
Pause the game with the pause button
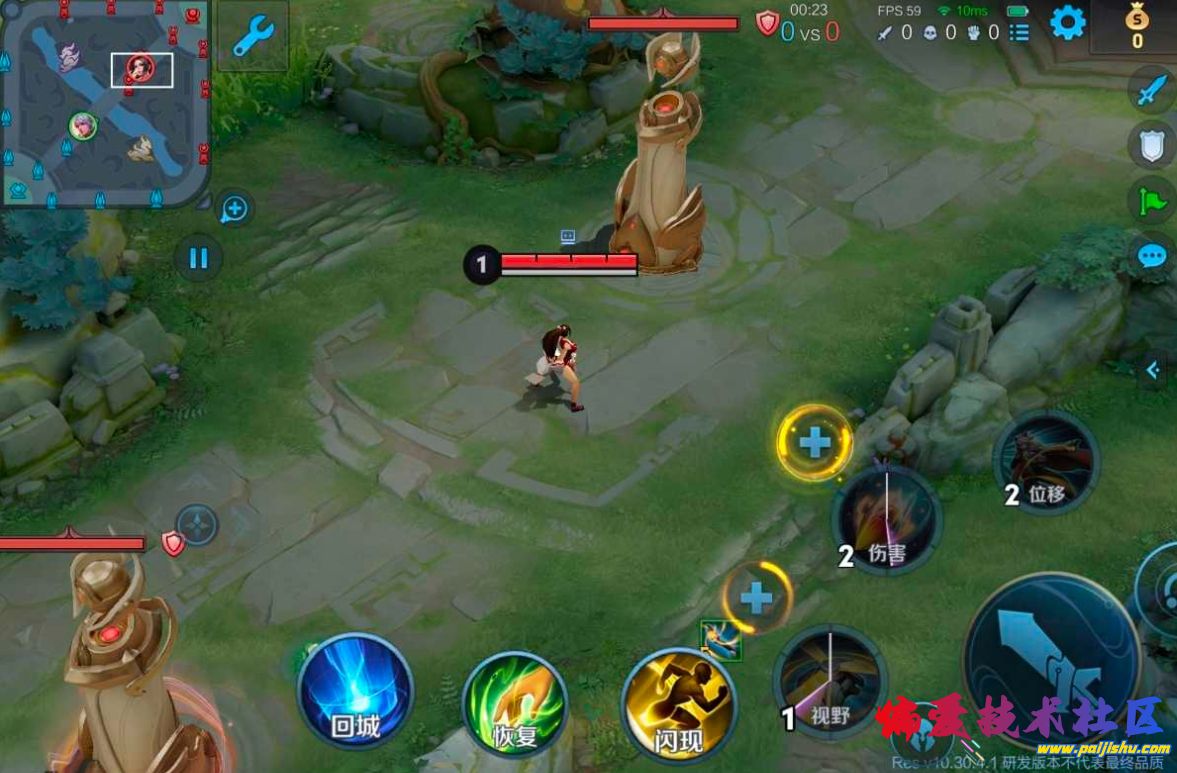click(x=198, y=258)
